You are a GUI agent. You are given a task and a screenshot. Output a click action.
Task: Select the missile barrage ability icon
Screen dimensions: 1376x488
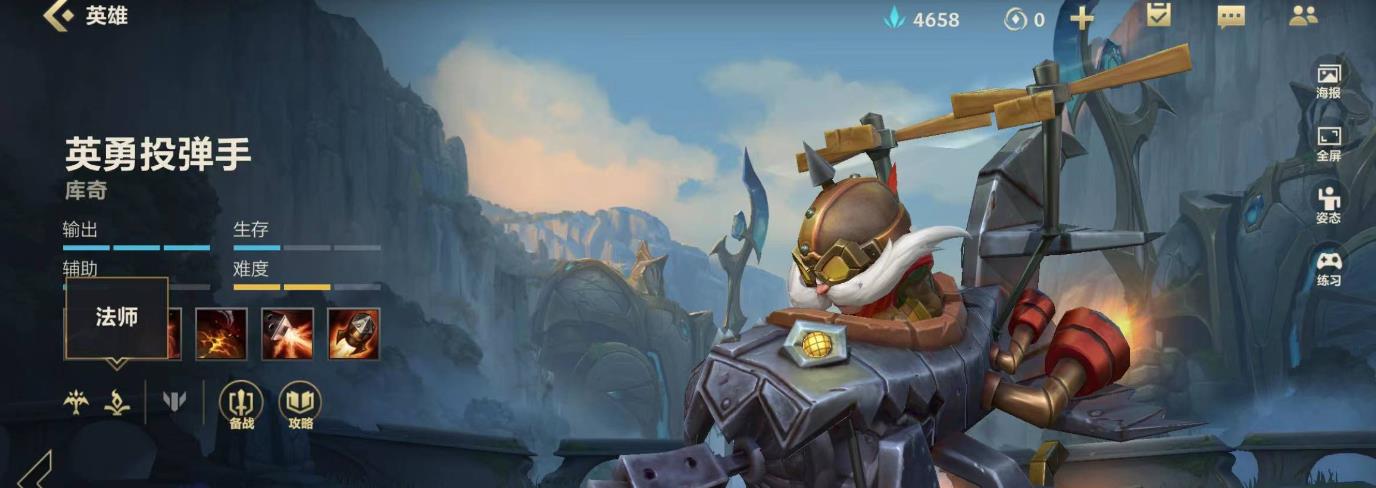click(x=354, y=334)
